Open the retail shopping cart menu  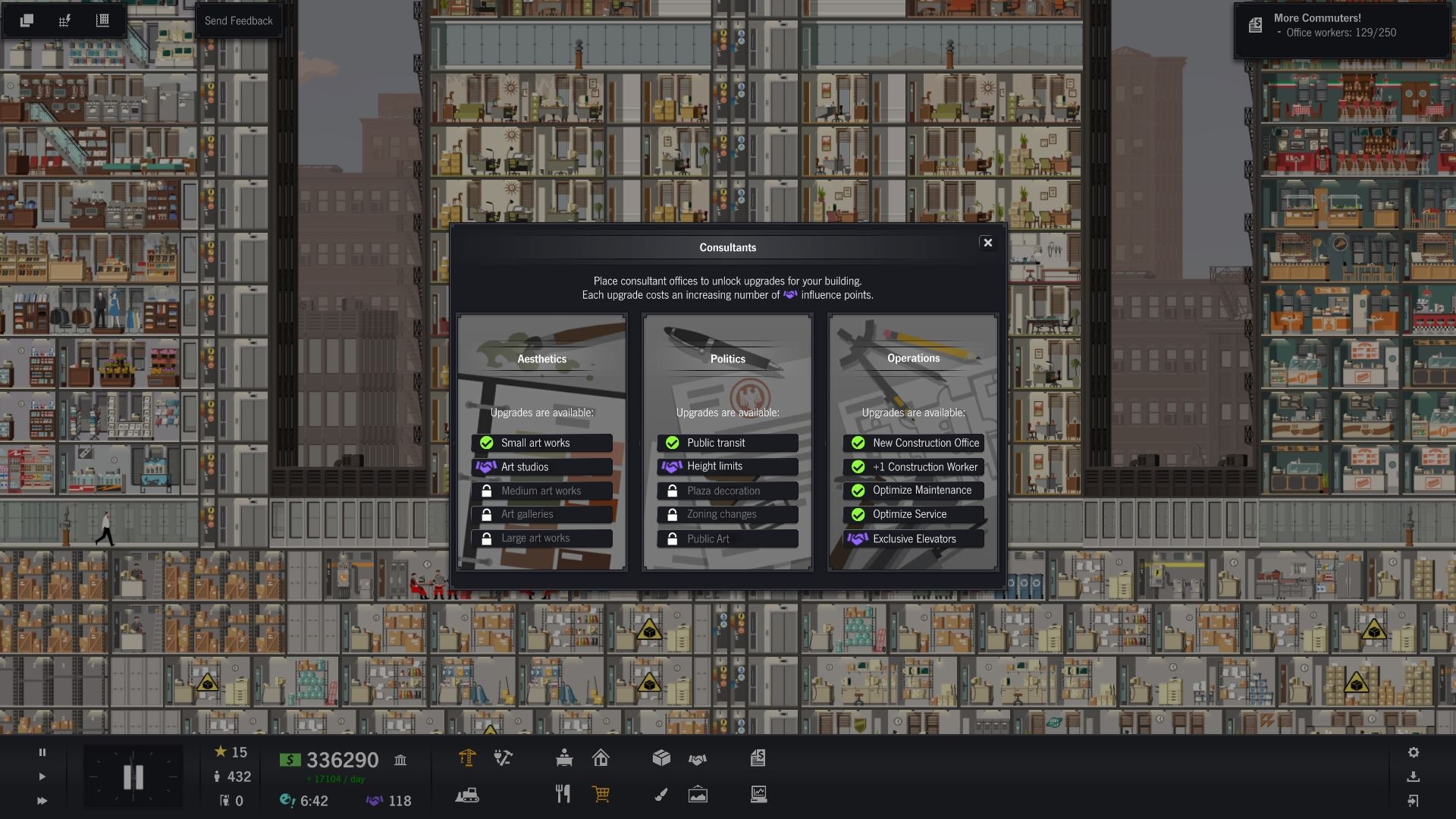(x=601, y=795)
